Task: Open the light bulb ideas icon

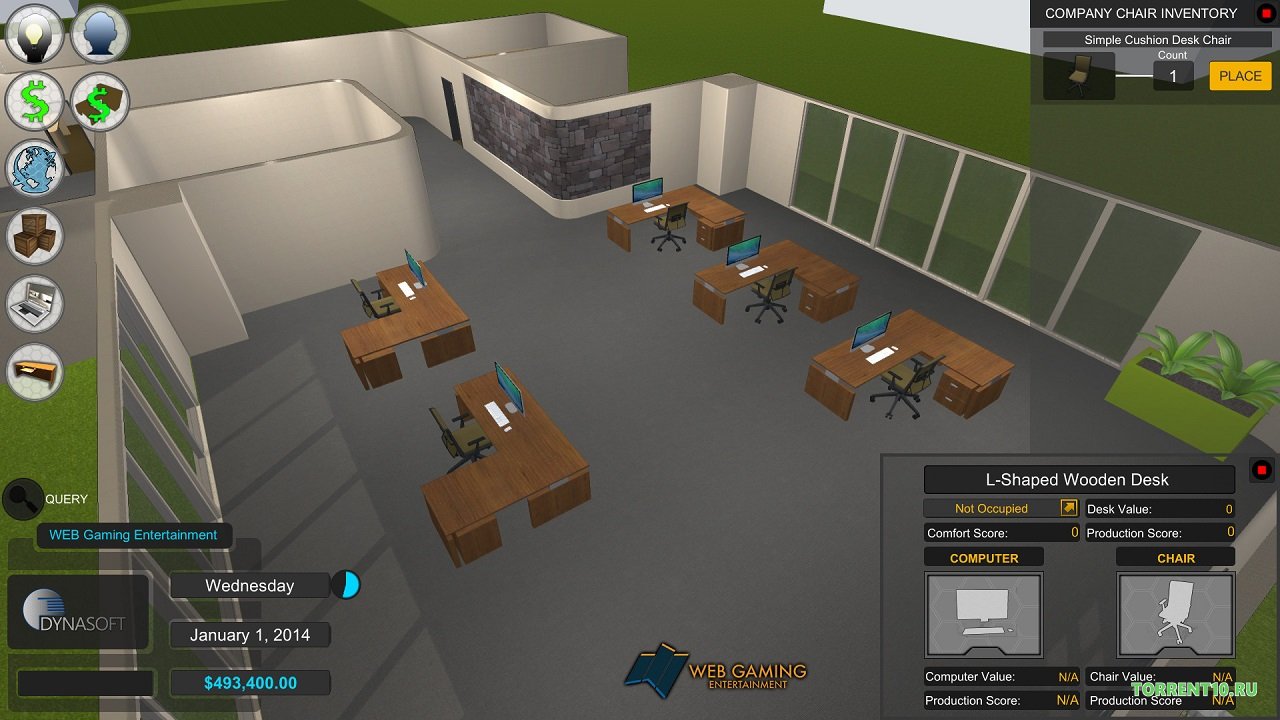Action: point(35,35)
